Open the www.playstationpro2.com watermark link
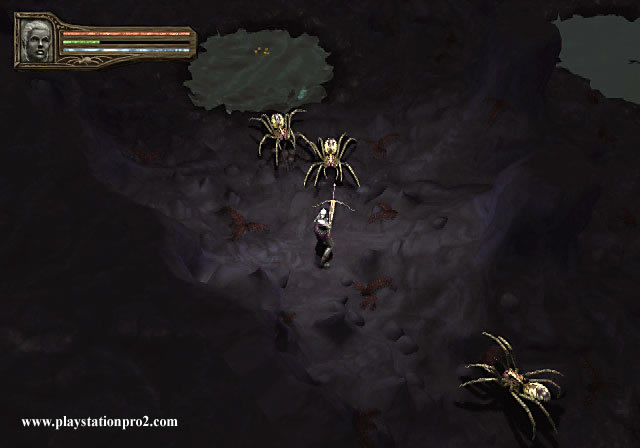The height and width of the screenshot is (448, 640). click(x=99, y=421)
